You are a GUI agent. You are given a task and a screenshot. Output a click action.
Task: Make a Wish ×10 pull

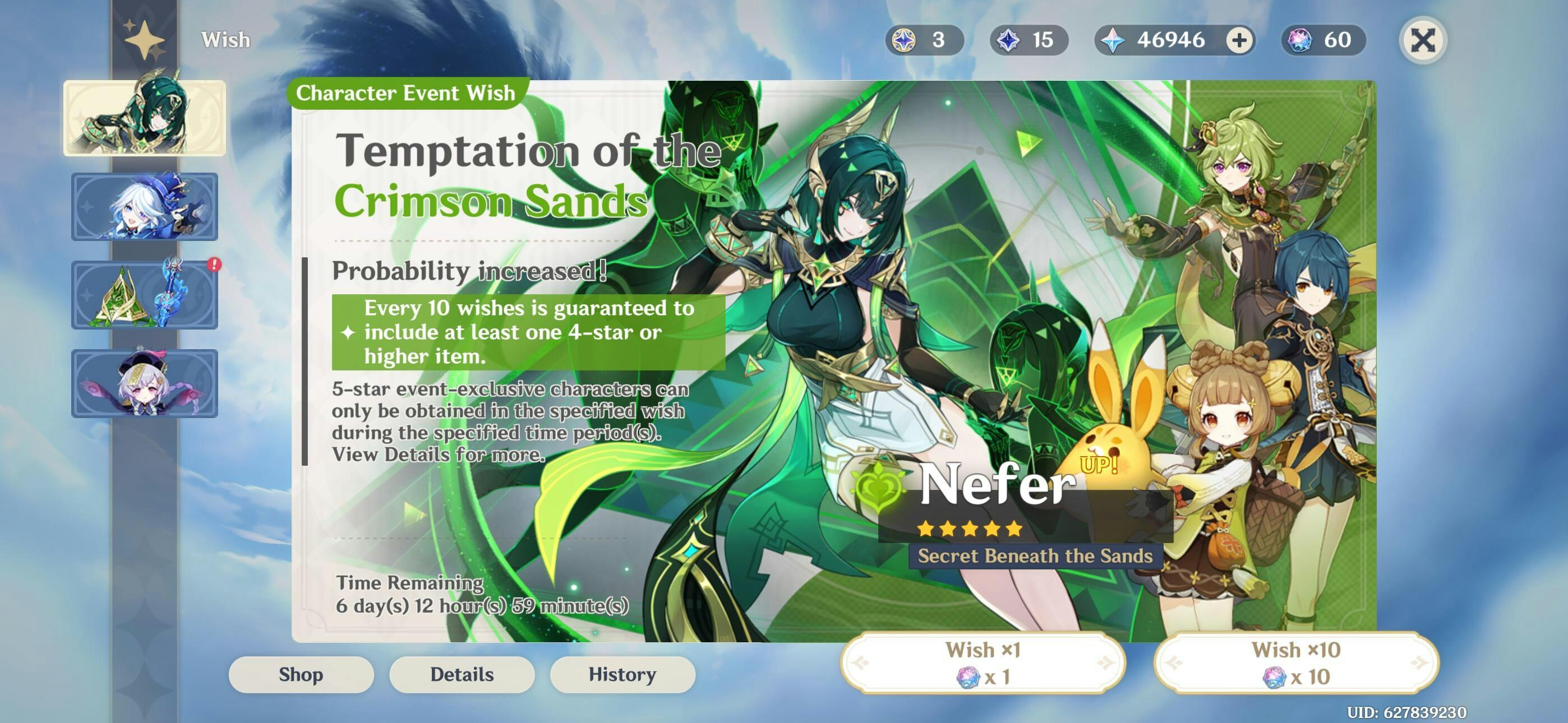pos(1296,662)
